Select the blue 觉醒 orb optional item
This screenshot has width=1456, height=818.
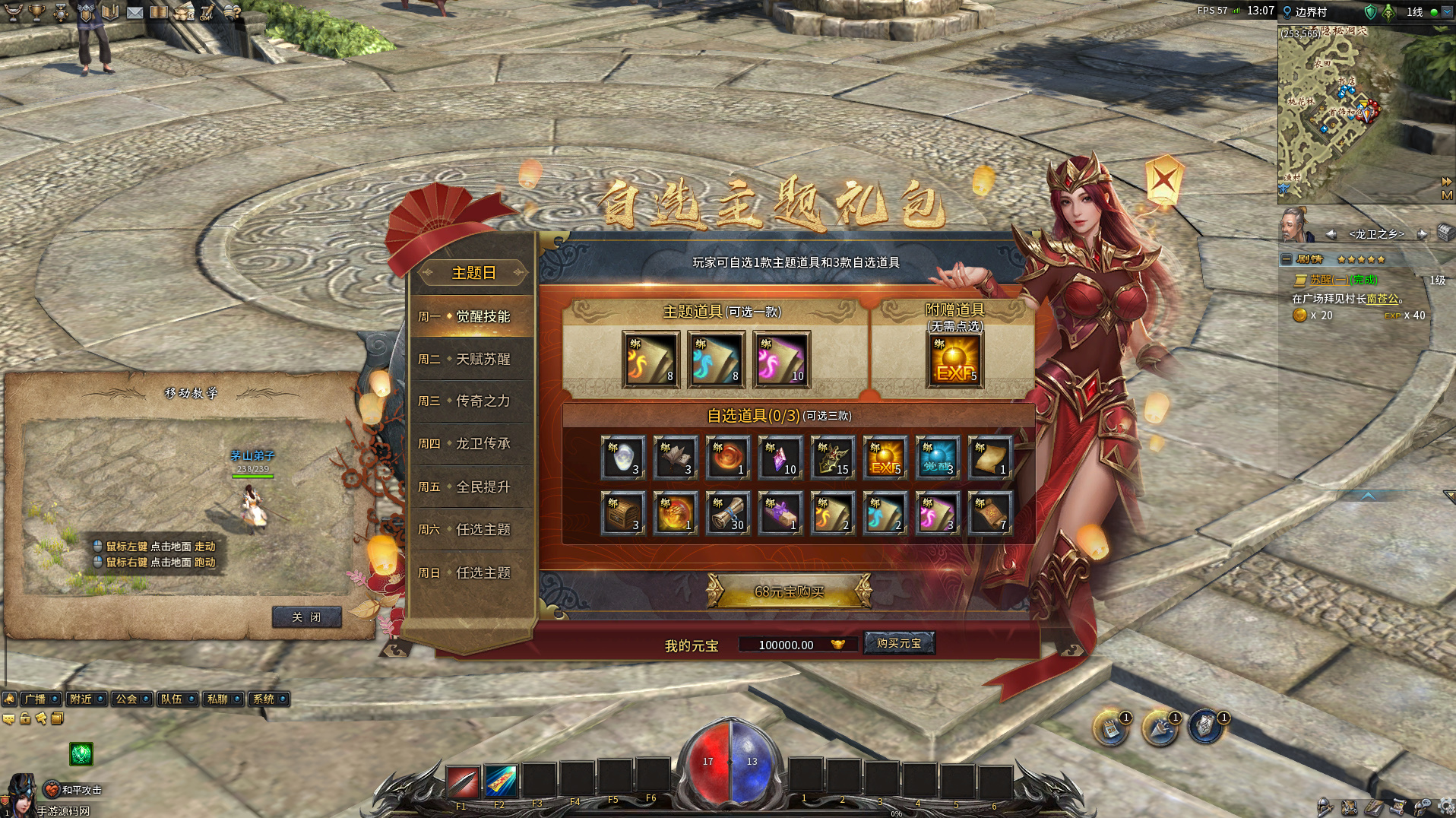pos(938,458)
